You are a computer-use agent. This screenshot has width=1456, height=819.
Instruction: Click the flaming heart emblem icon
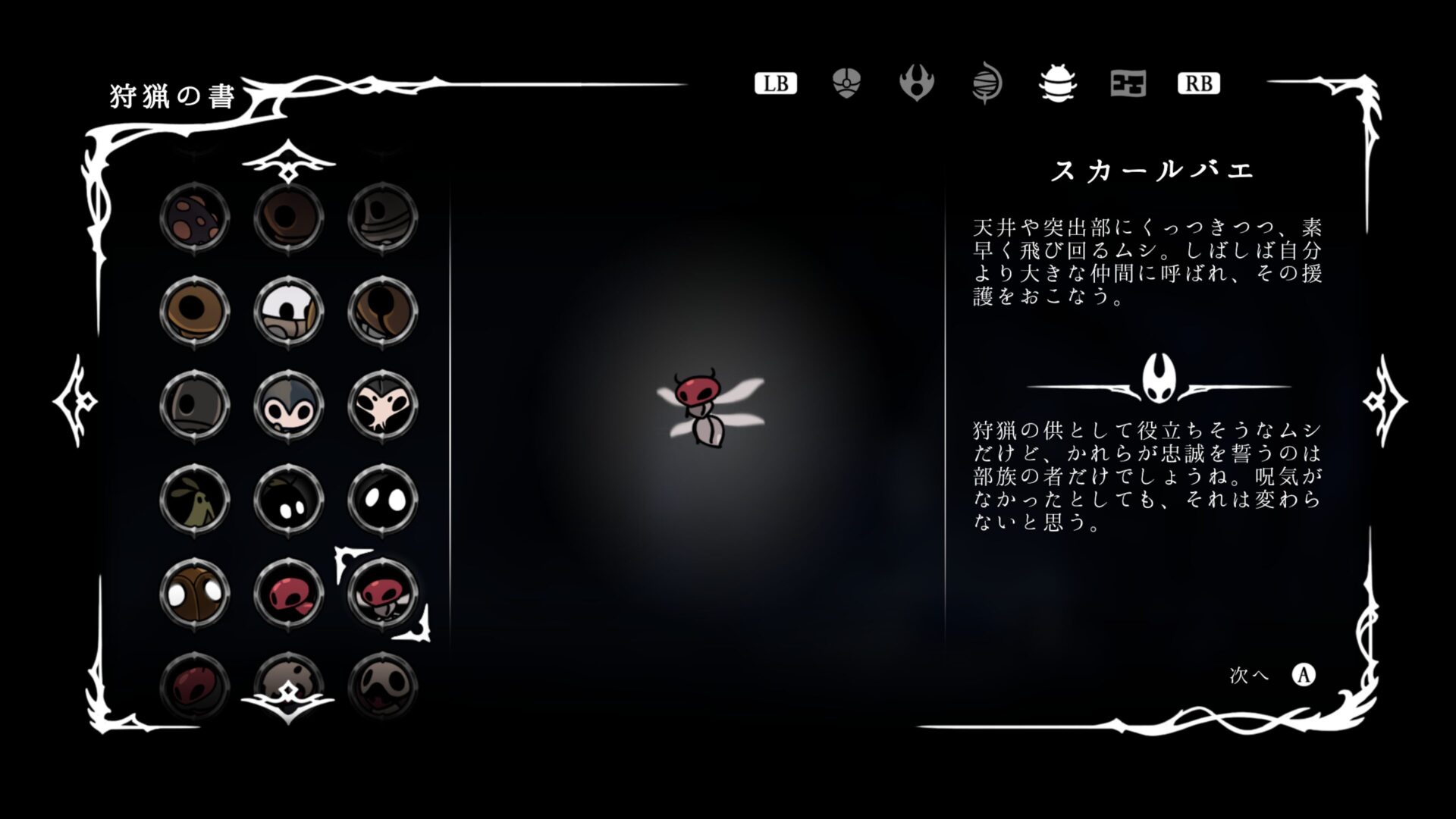(918, 83)
